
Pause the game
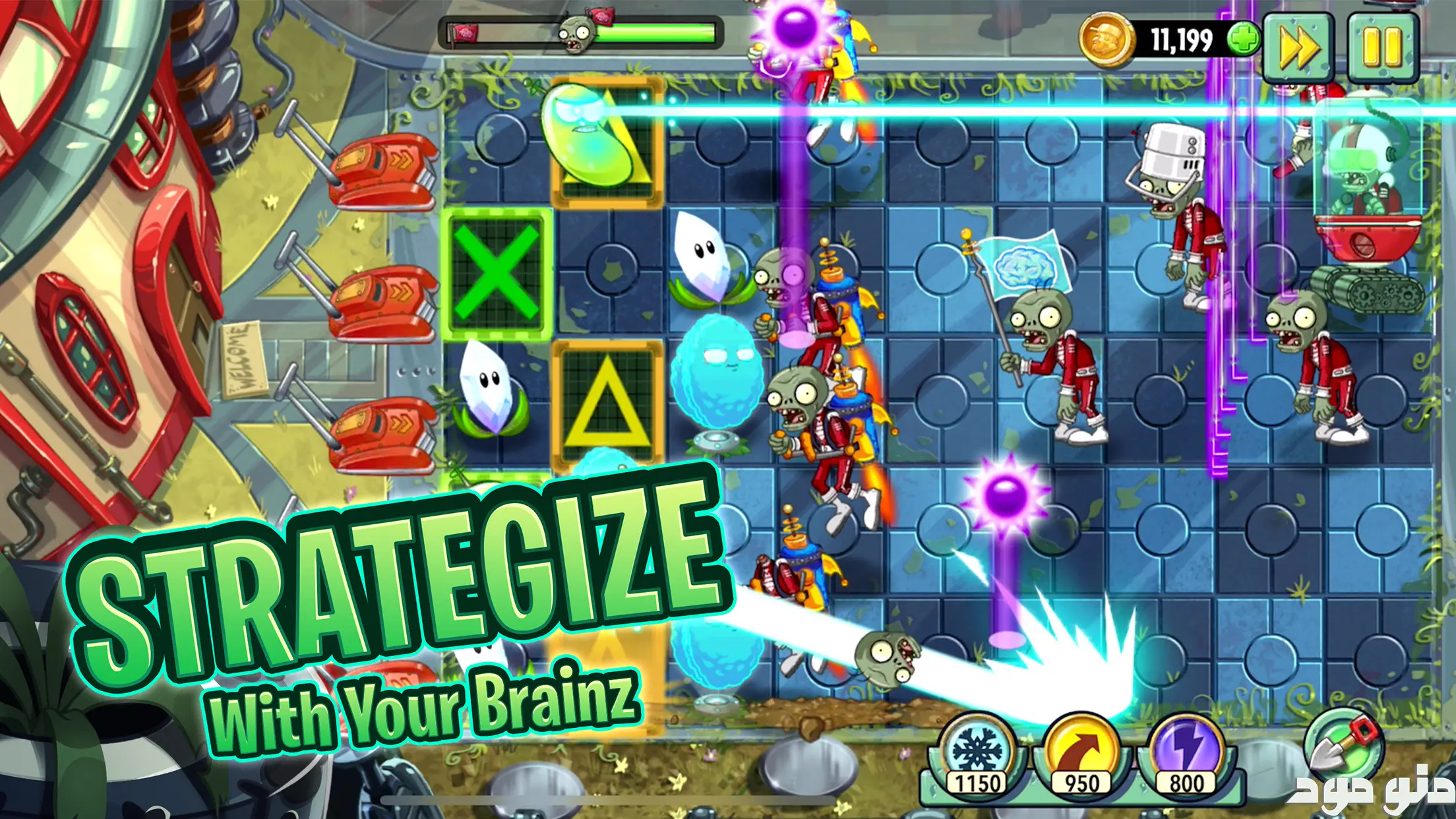click(1382, 46)
